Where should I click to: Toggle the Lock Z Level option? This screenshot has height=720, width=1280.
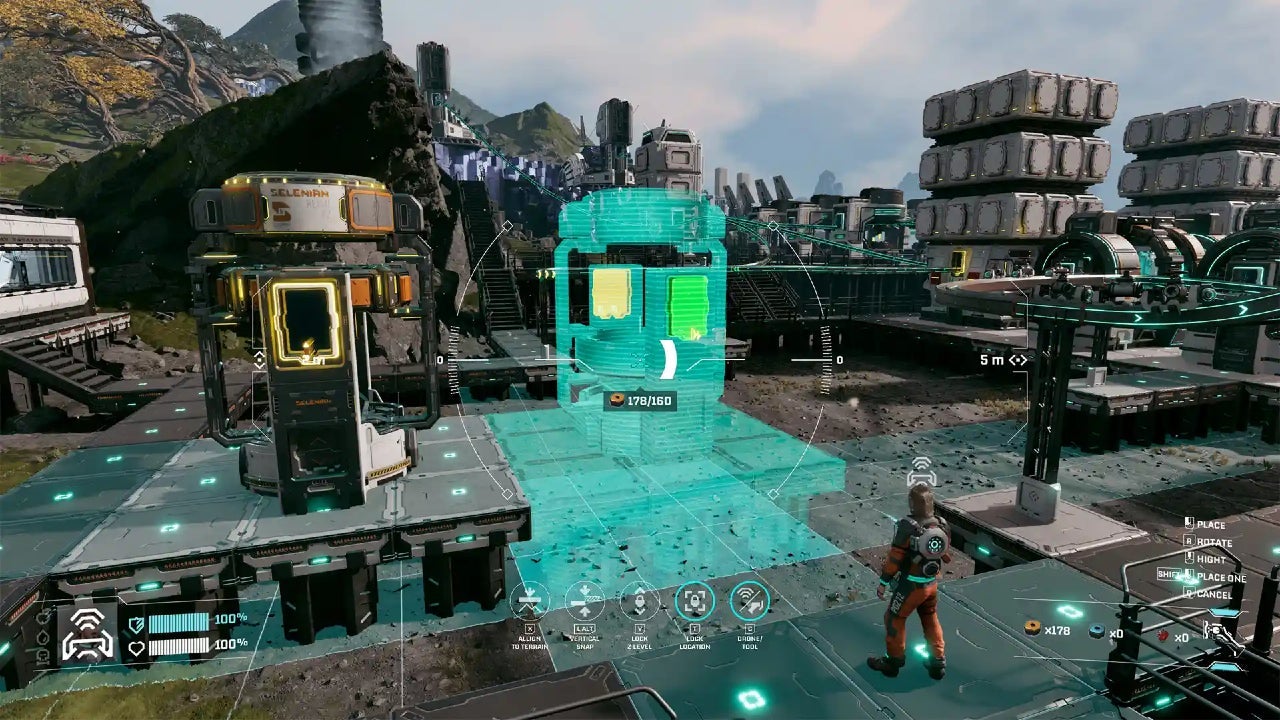click(639, 601)
